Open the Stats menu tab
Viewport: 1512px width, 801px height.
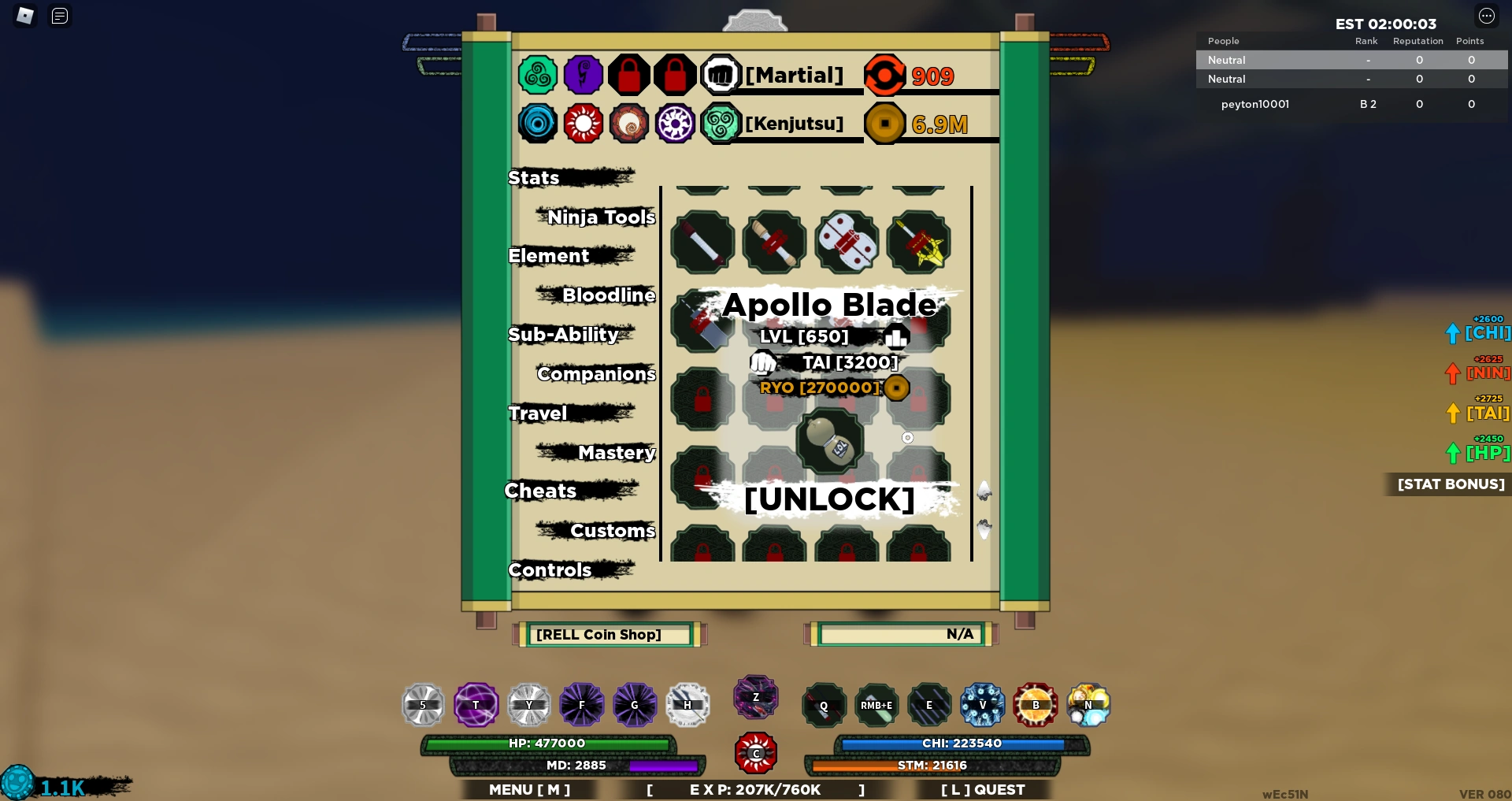533,177
